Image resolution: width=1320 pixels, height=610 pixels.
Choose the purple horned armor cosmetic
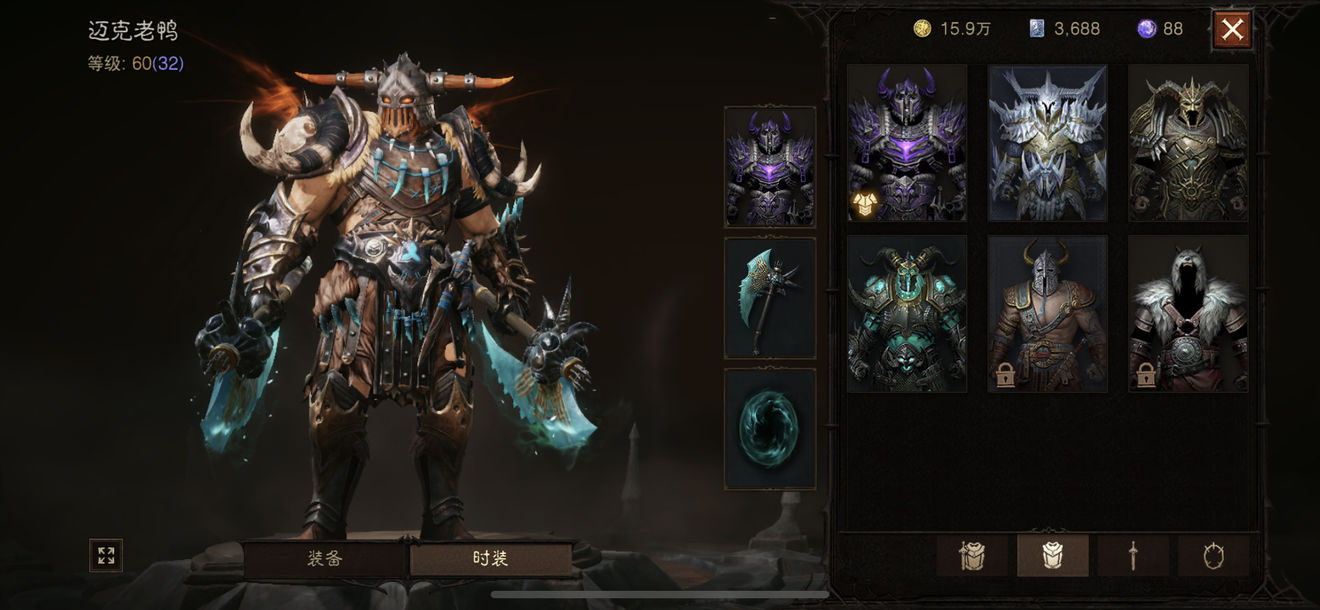click(x=907, y=143)
